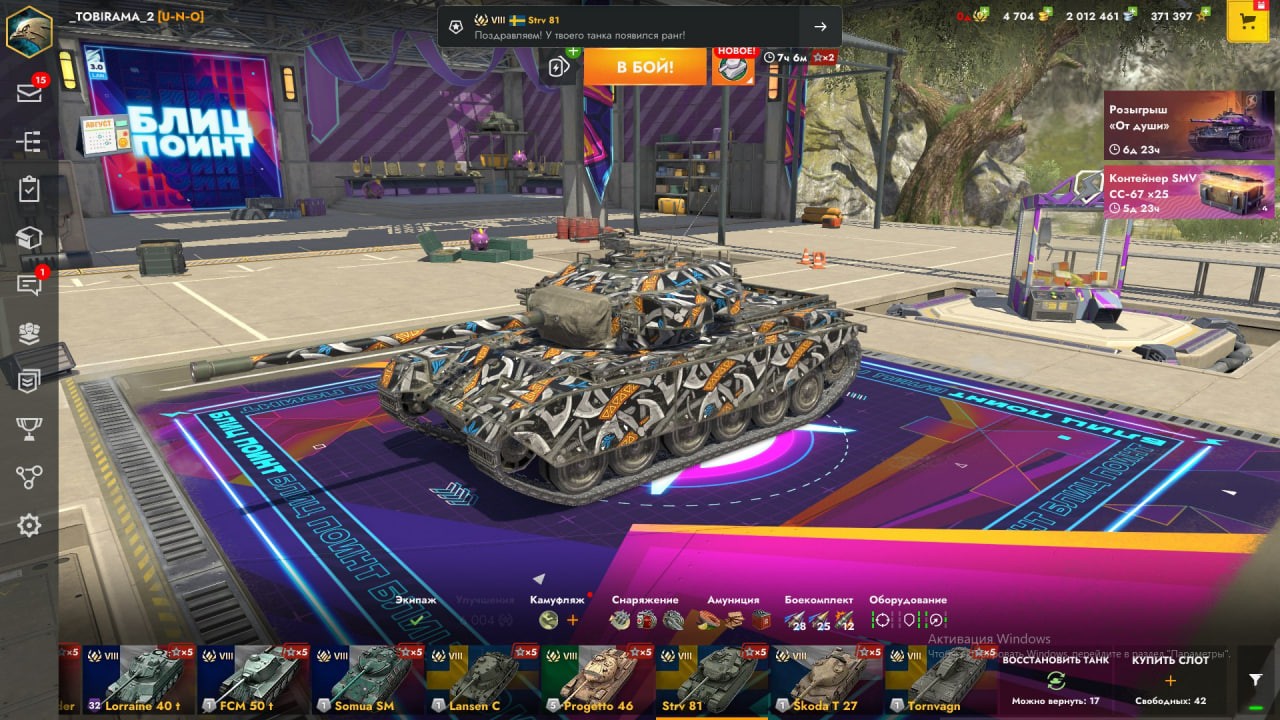1280x720 pixels.
Task: Click the player profile avatar emblem
Action: click(29, 28)
